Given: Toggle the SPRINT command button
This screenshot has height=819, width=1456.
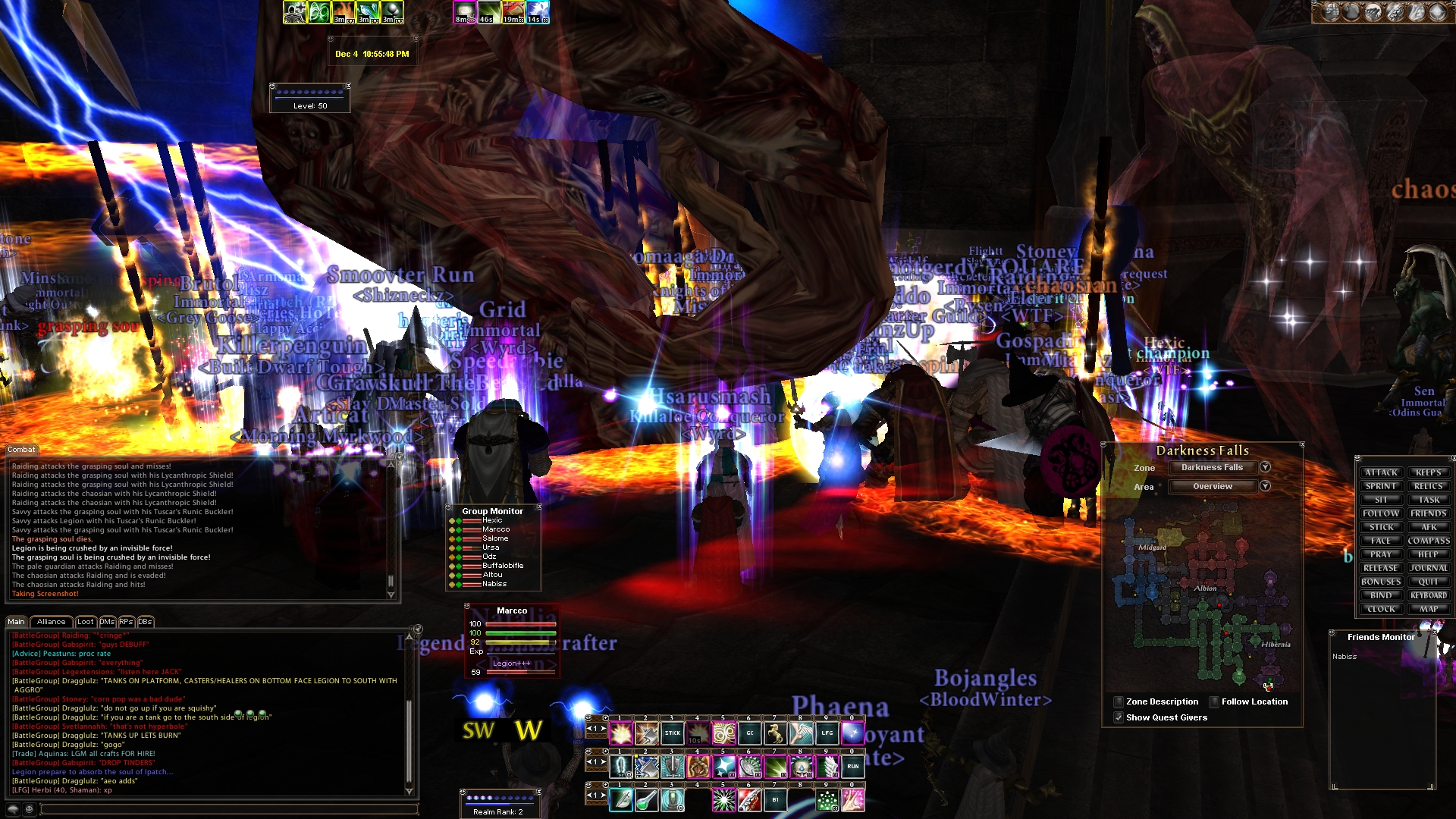Looking at the screenshot, I should tap(1381, 486).
